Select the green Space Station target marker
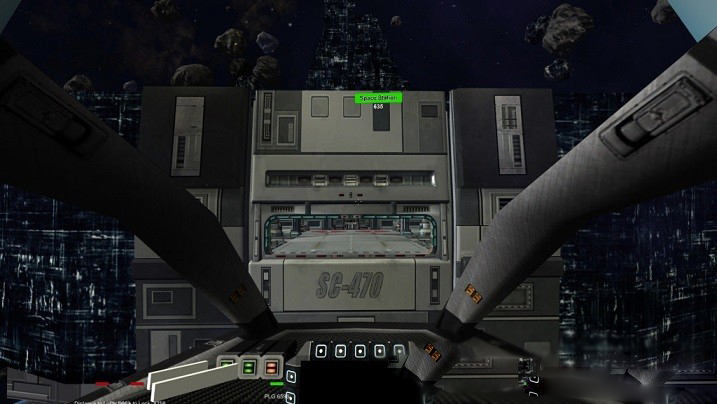Viewport: 717px width, 404px height. pos(379,98)
